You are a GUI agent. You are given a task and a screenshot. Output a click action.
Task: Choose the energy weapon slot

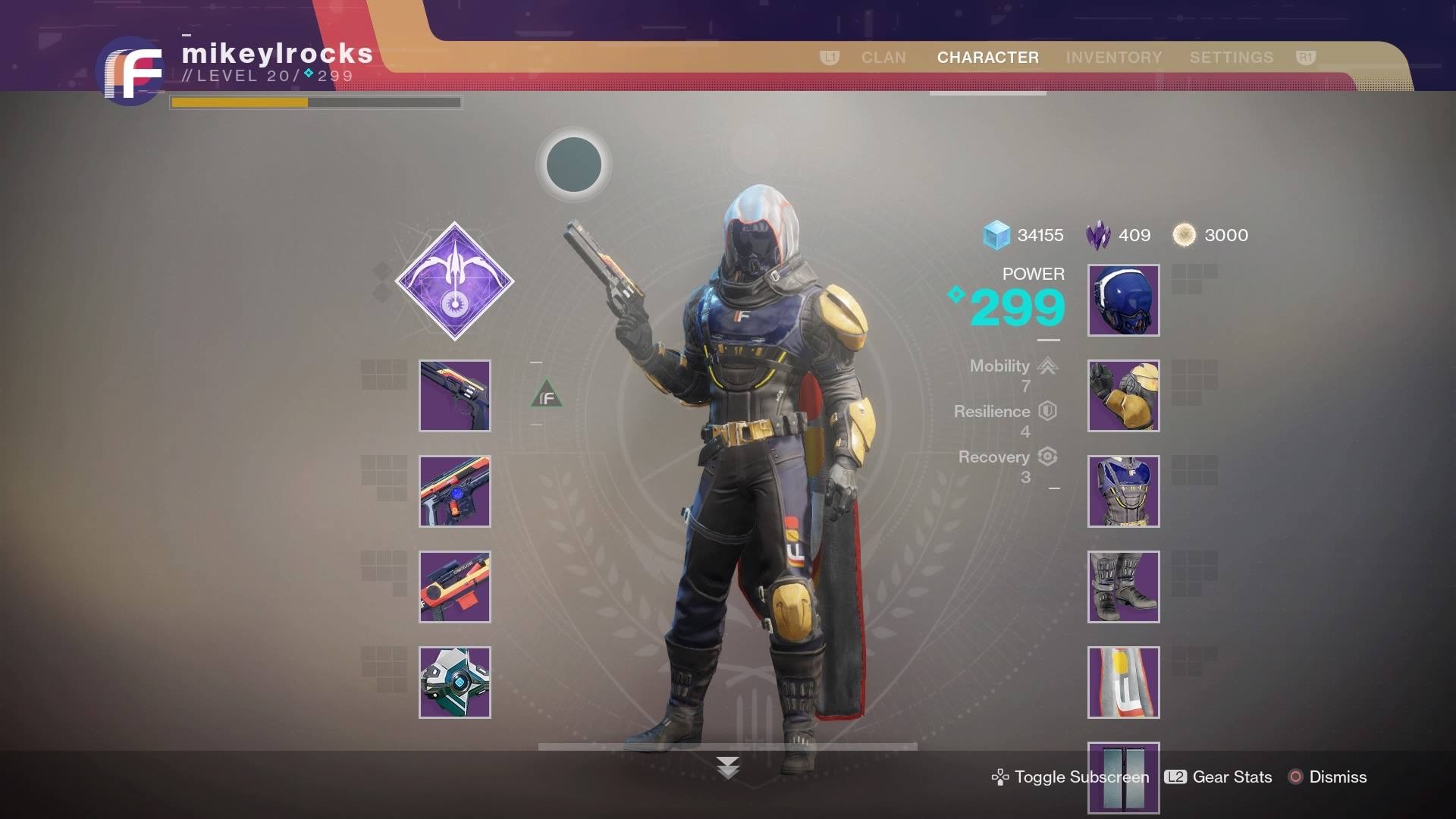click(455, 491)
